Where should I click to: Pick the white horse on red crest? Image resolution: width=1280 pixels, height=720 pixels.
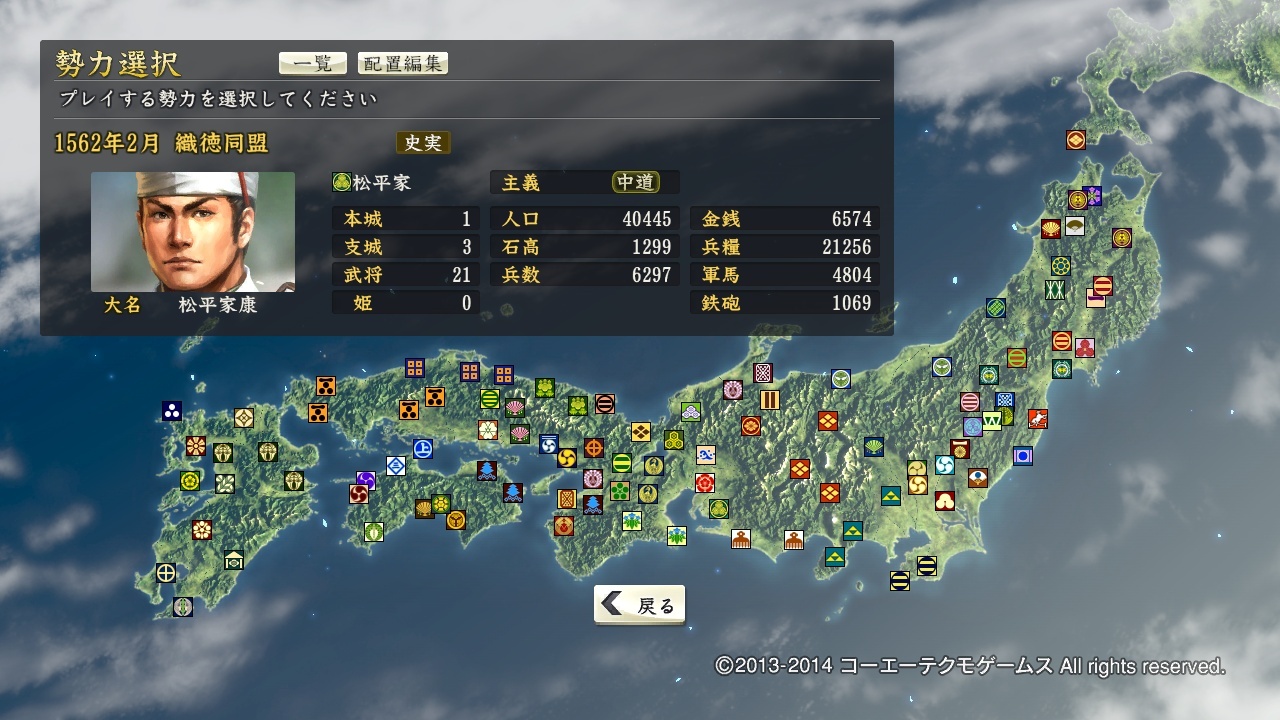[1038, 419]
